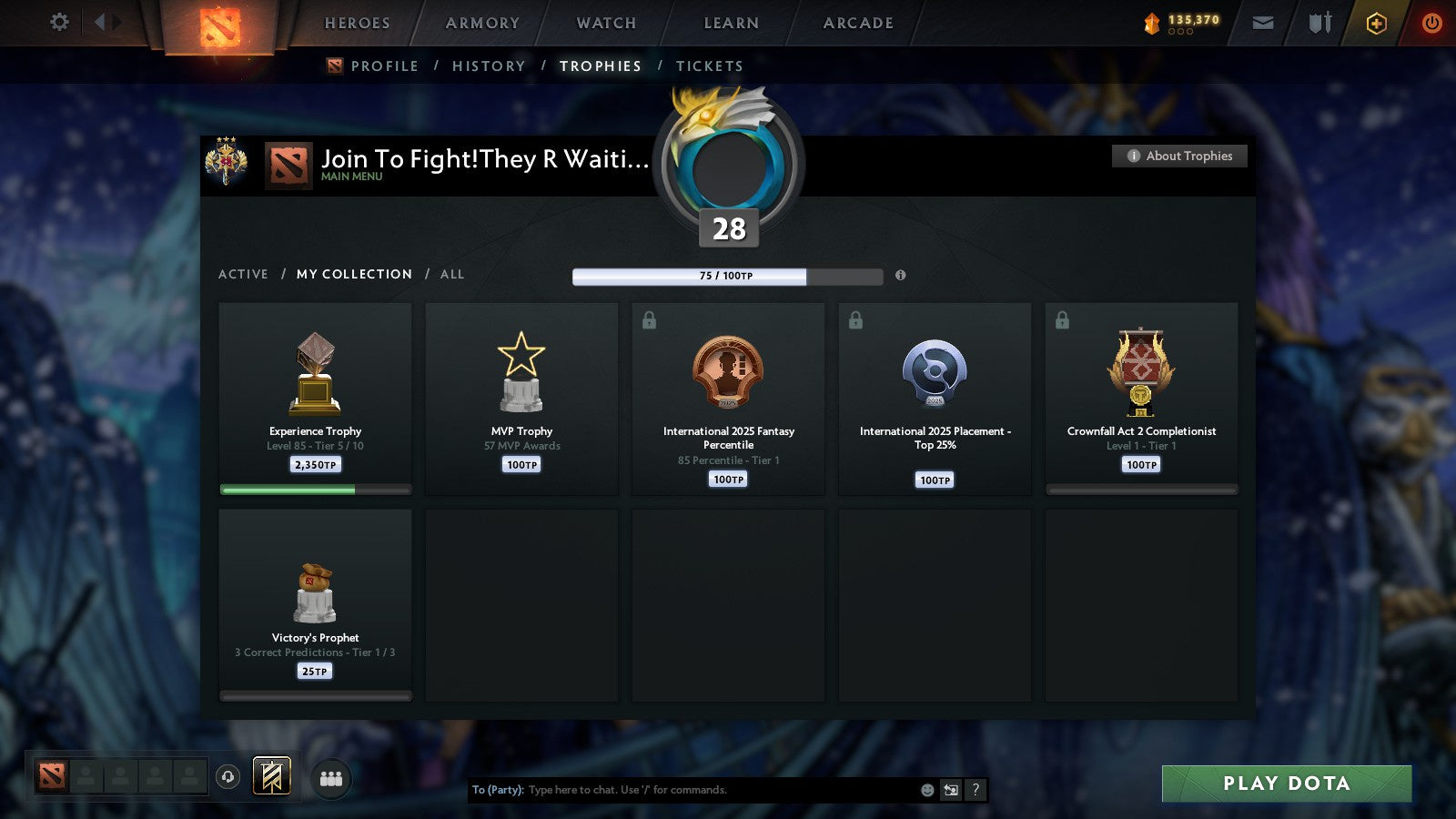Open the guild banner icon near the party bar
1456x819 pixels.
(269, 776)
